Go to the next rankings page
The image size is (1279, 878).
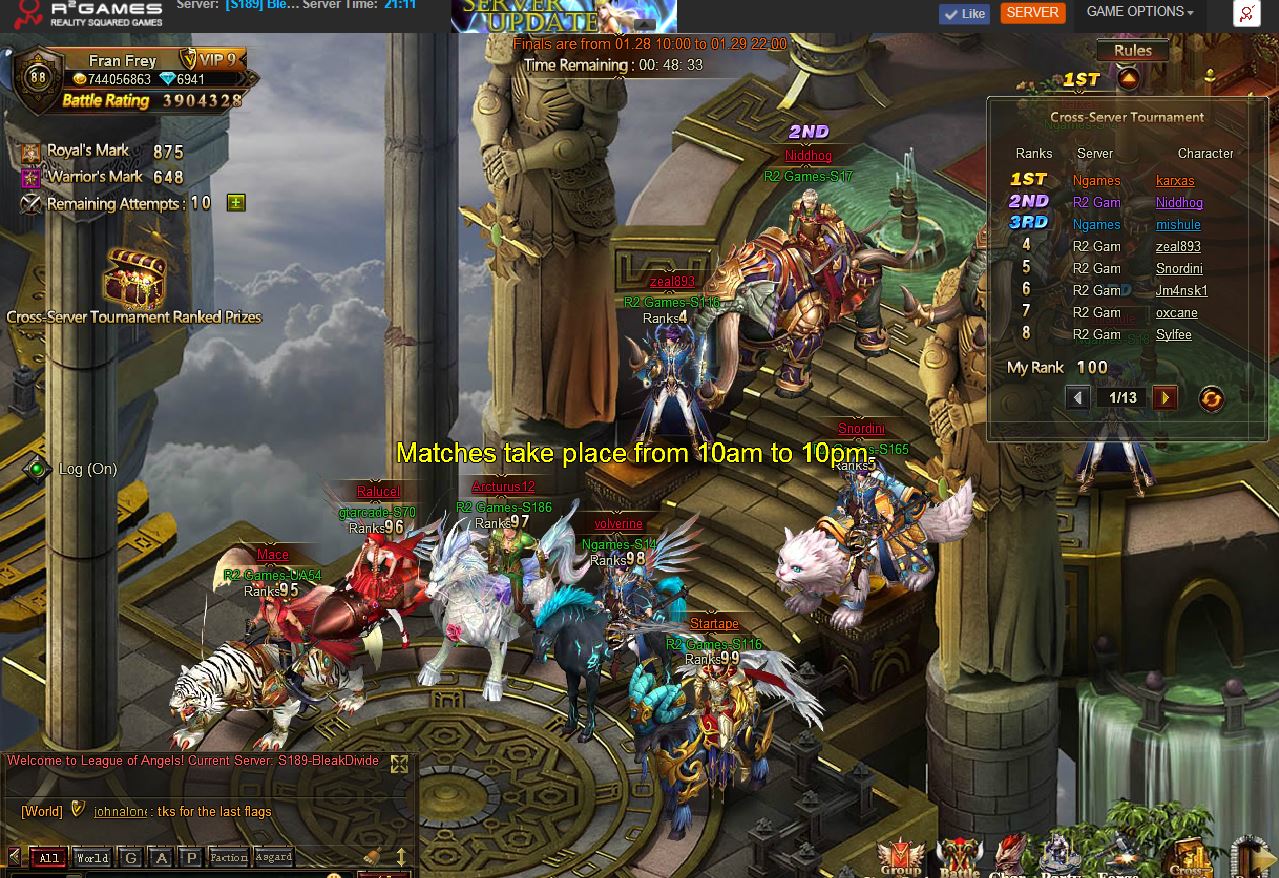1164,398
